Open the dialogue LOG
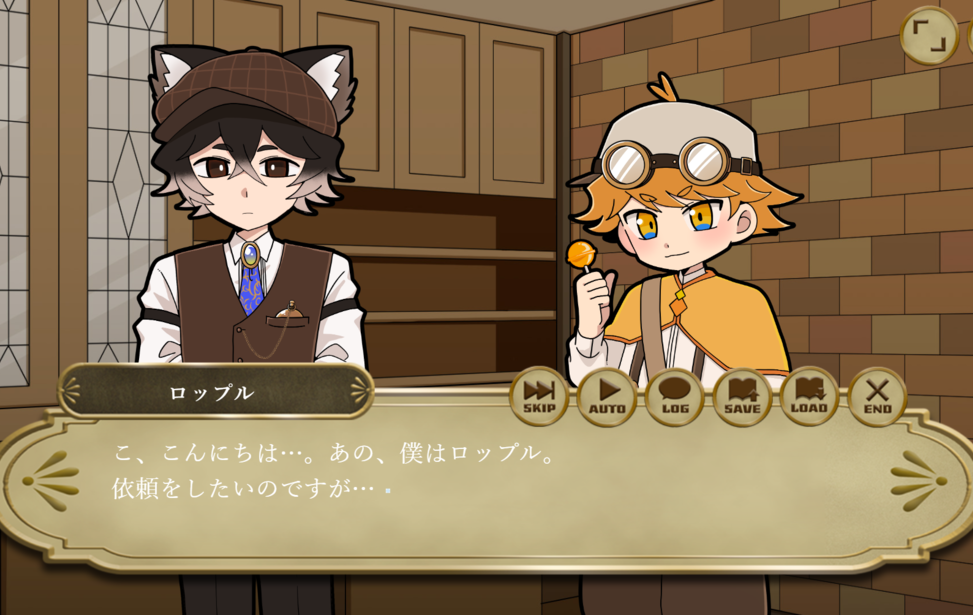Viewport: 973px width, 615px height. click(674, 396)
